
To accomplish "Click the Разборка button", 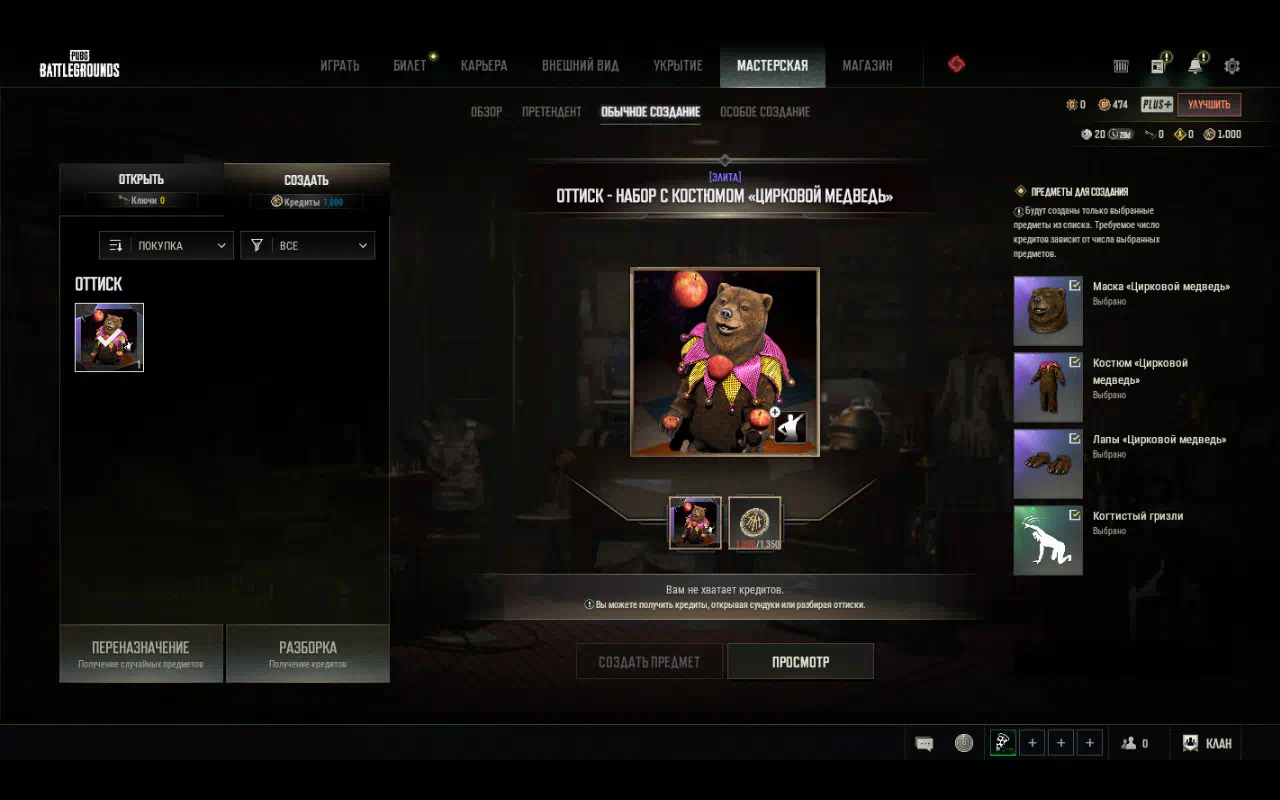I will (308, 653).
